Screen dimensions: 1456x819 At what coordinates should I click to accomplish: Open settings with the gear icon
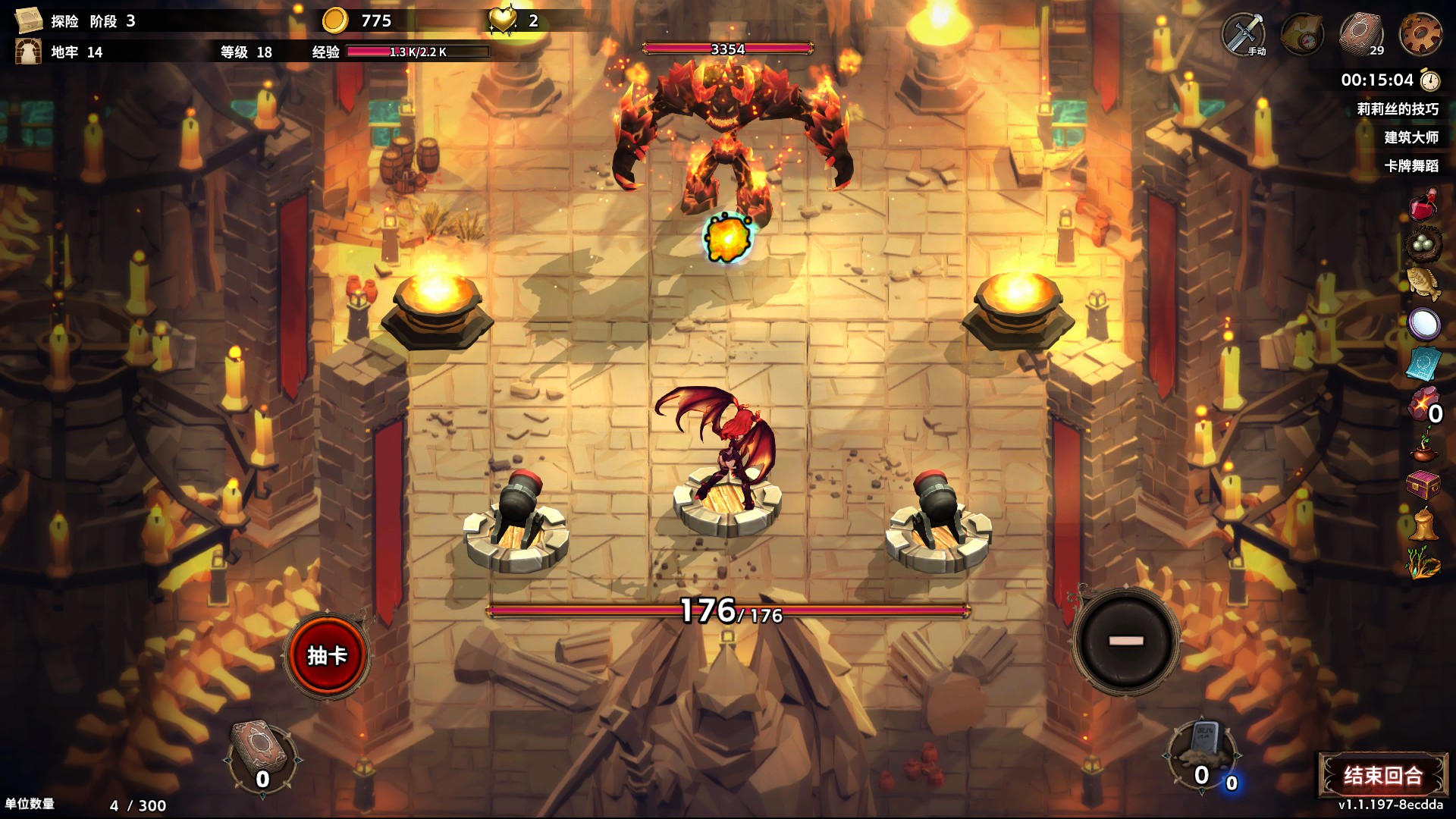(x=1420, y=34)
